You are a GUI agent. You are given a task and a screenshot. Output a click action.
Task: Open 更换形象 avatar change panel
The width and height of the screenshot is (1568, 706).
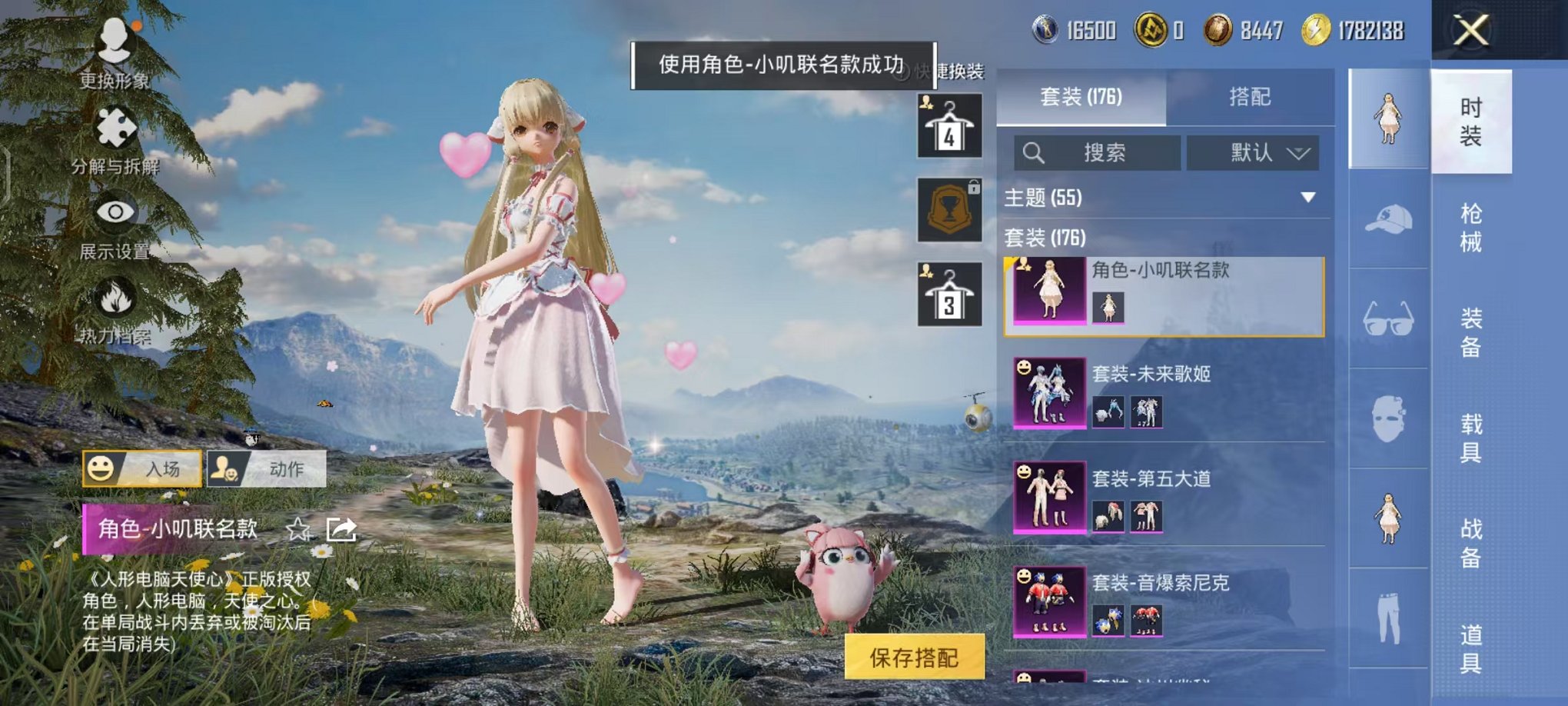coord(114,54)
